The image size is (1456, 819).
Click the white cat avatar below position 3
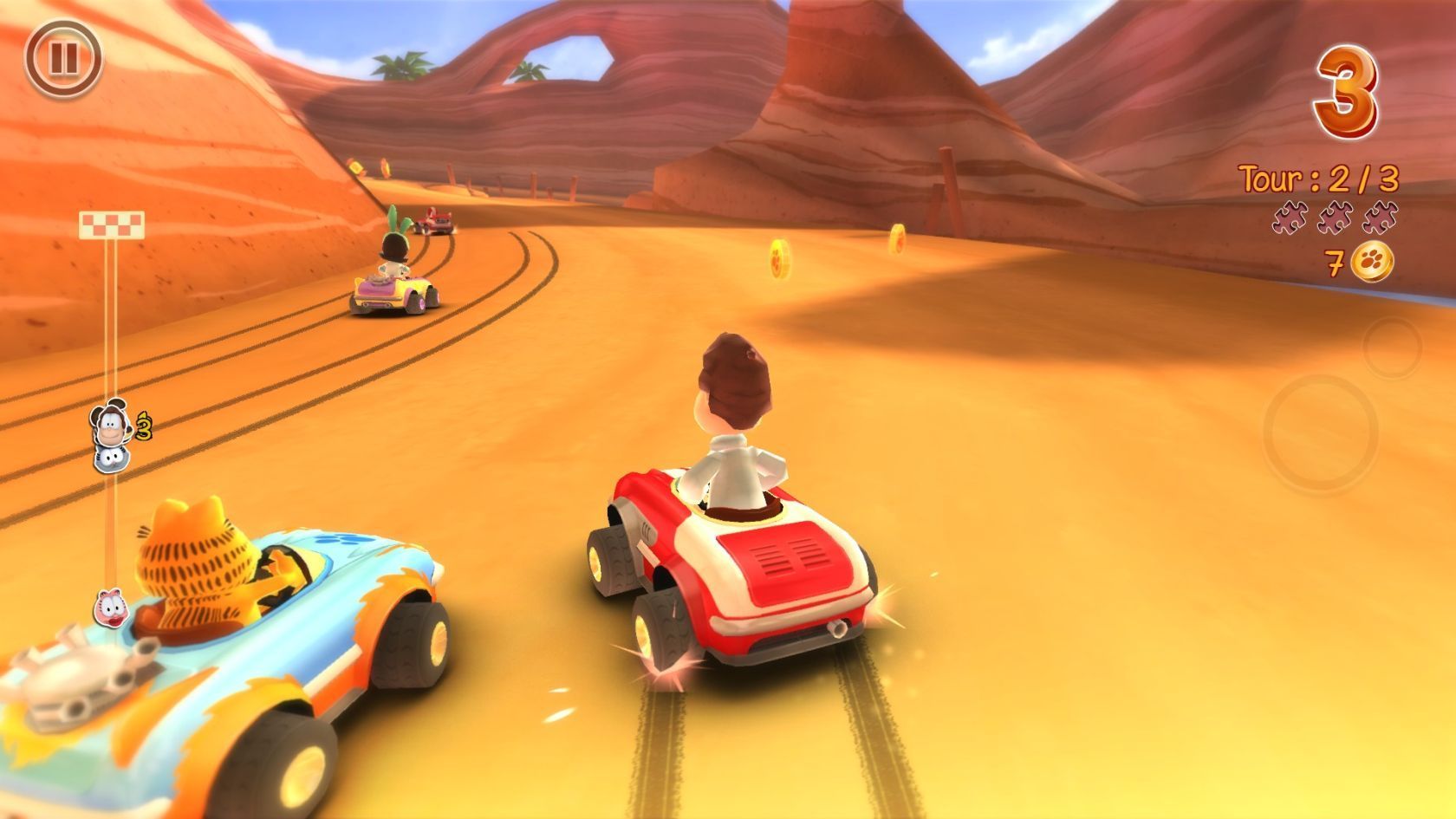111,459
